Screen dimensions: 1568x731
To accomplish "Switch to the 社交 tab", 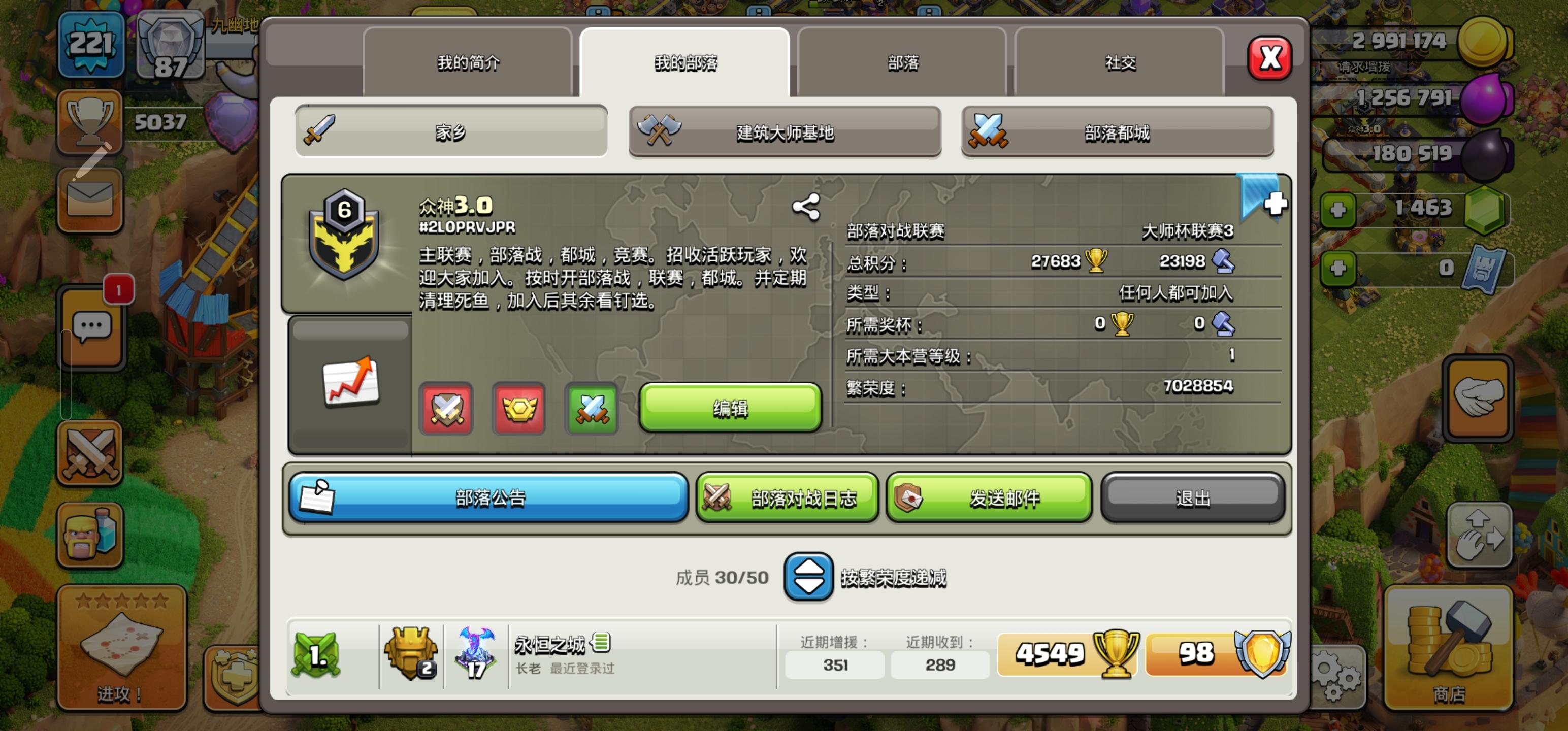I will (x=1120, y=62).
